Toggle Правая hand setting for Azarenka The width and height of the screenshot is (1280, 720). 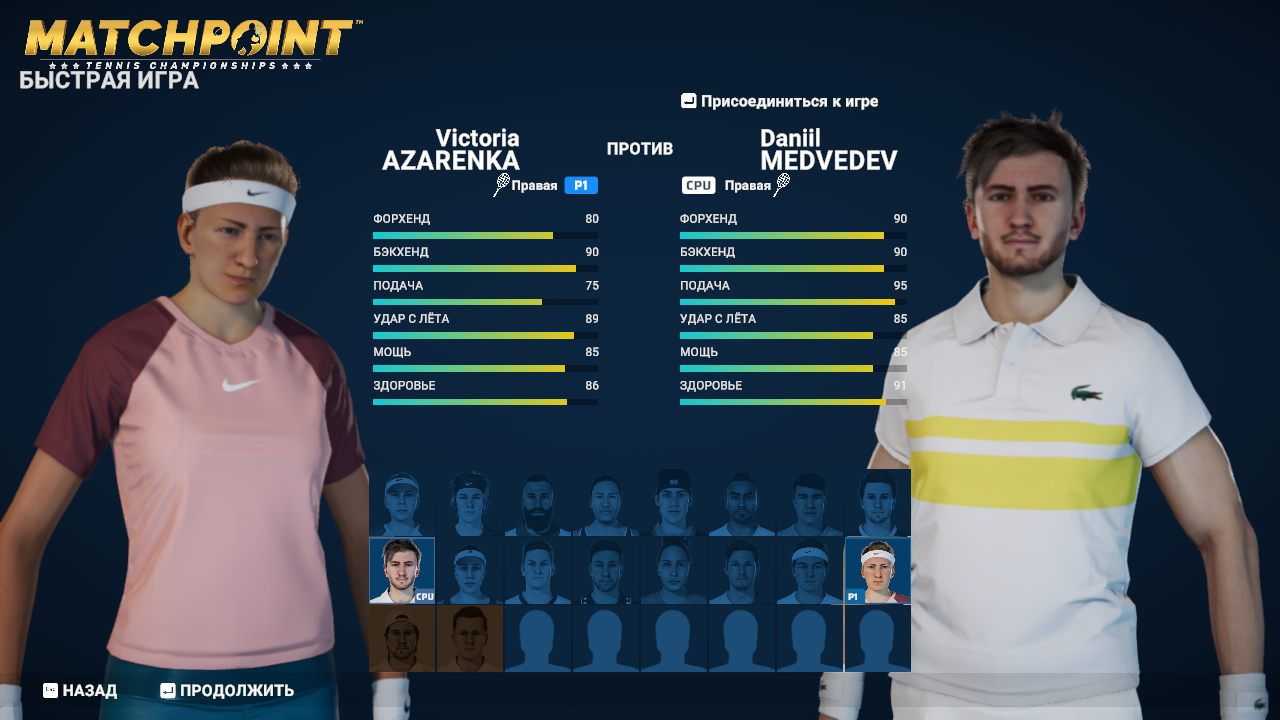[x=534, y=185]
